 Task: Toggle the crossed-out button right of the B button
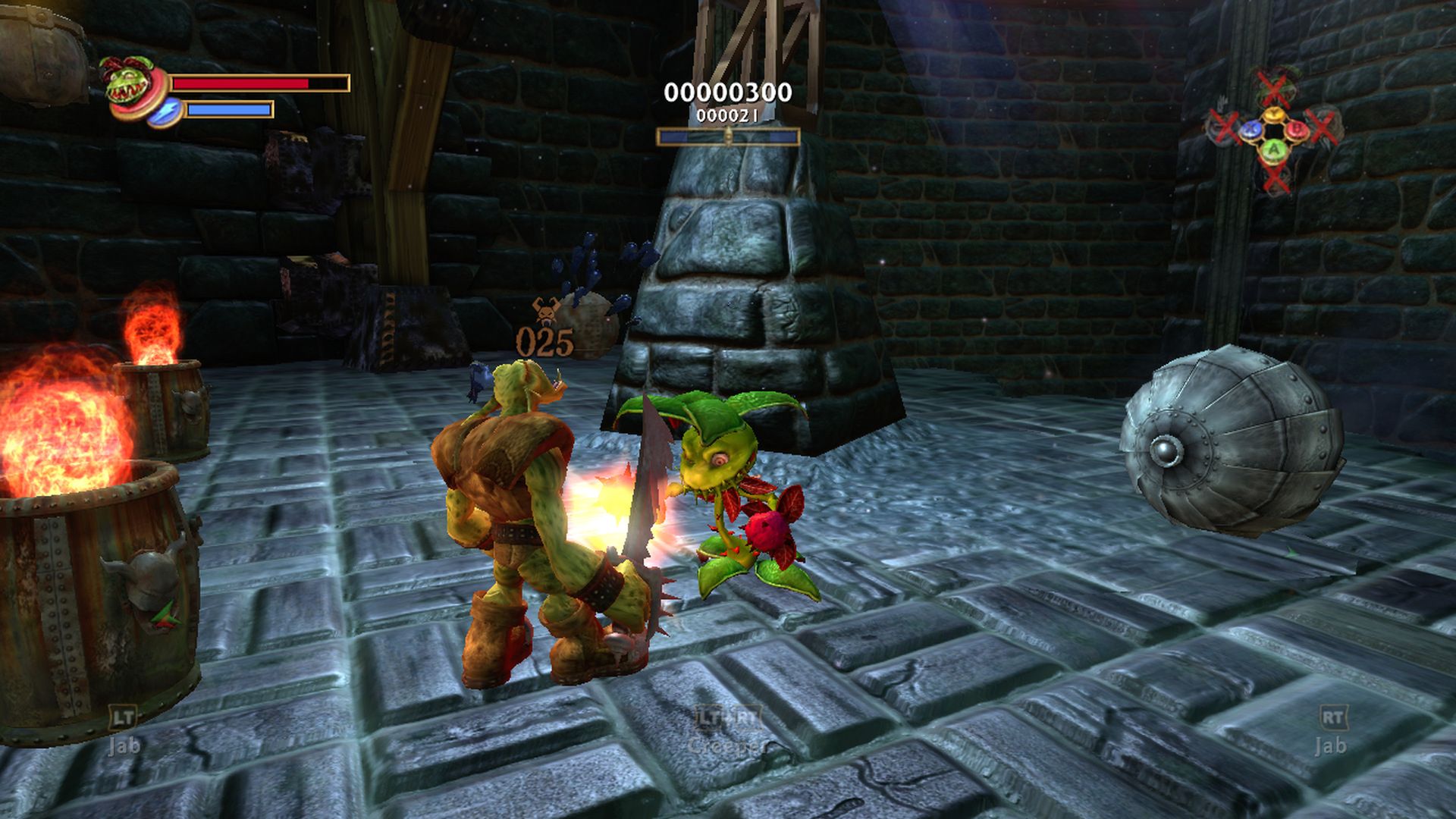click(x=1321, y=127)
